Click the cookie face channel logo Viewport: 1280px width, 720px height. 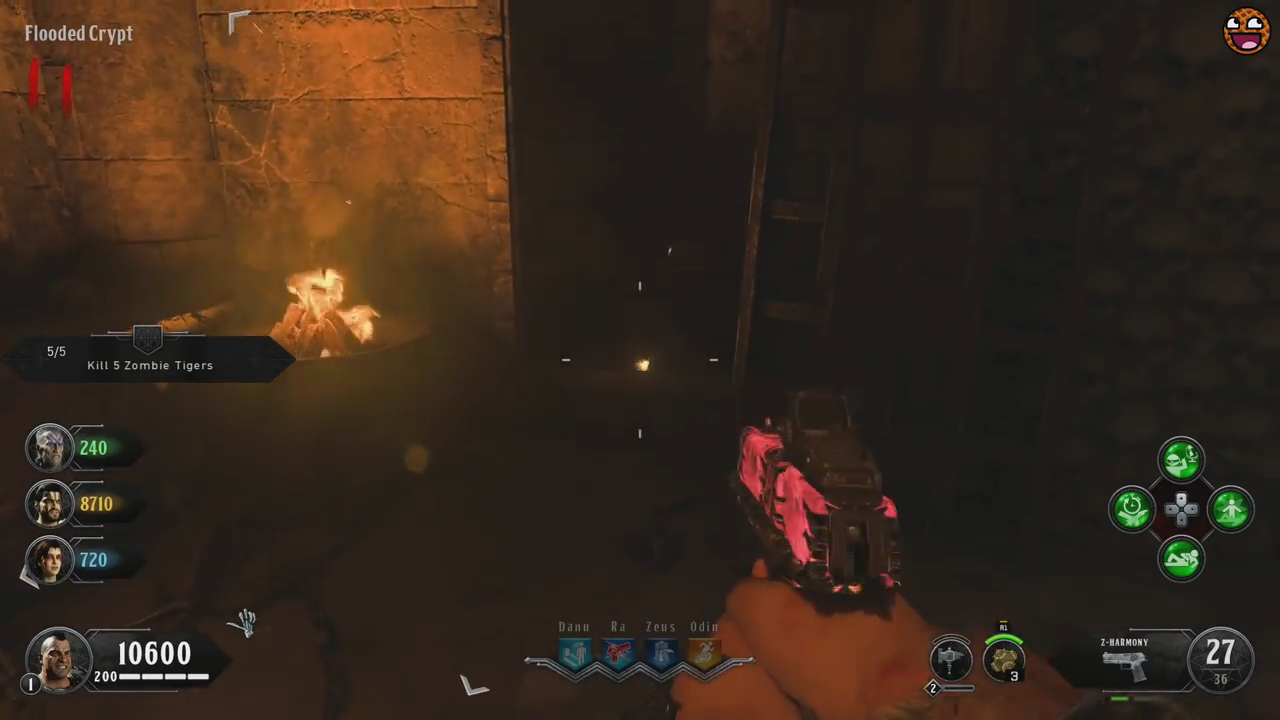coord(1246,31)
